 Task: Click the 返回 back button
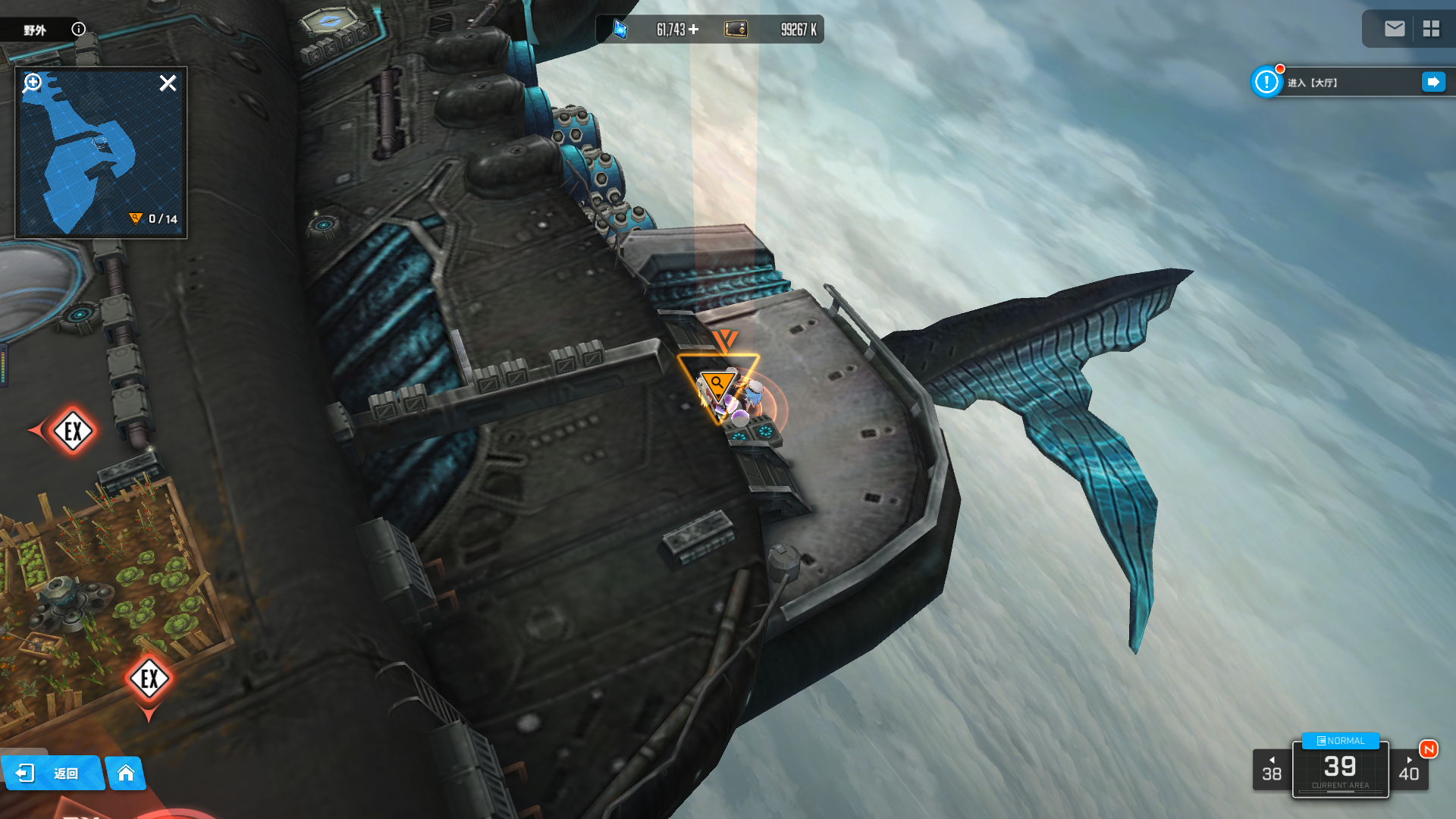point(52,773)
